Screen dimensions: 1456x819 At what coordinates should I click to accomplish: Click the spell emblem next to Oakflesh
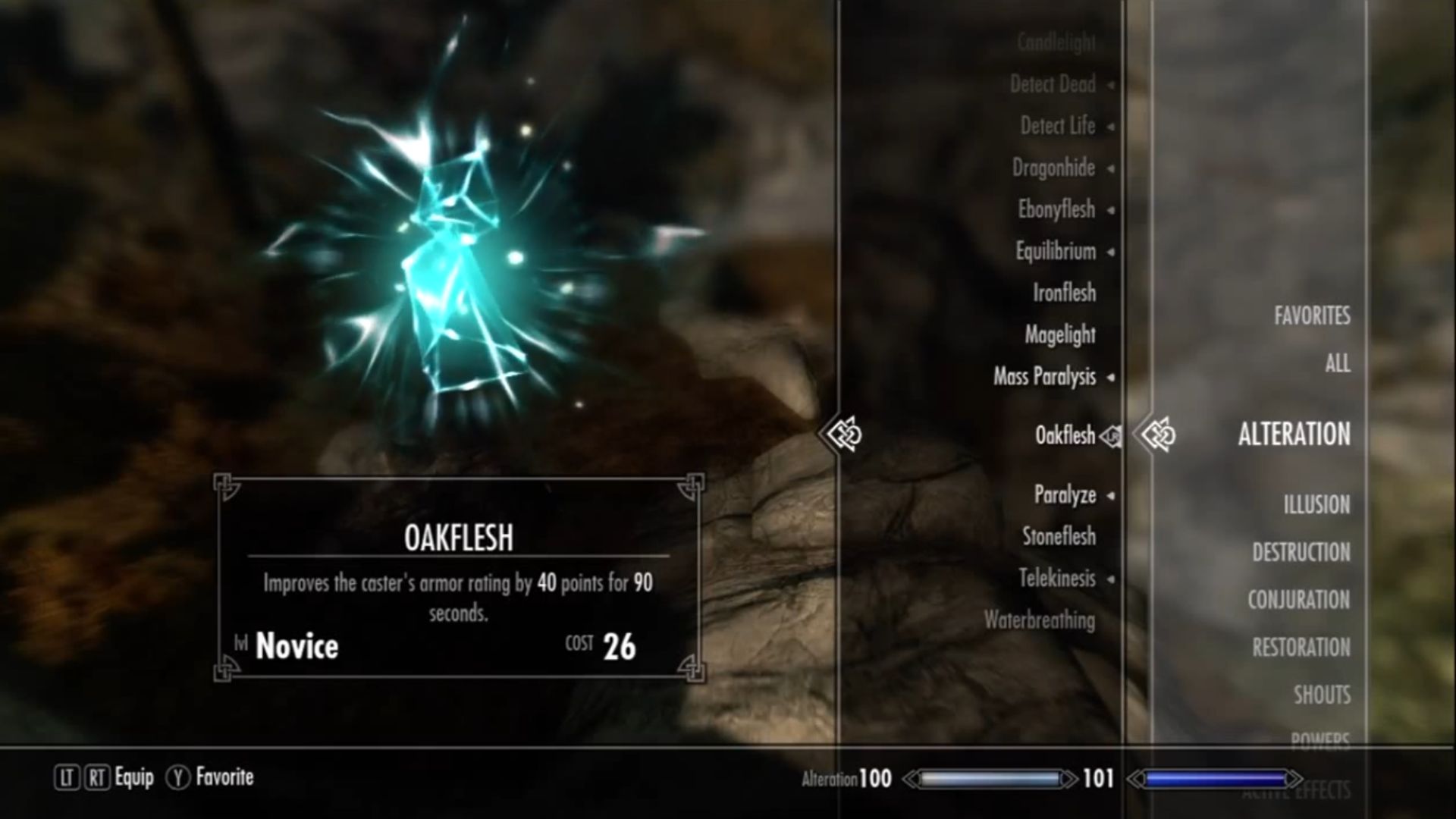[x=1109, y=438]
